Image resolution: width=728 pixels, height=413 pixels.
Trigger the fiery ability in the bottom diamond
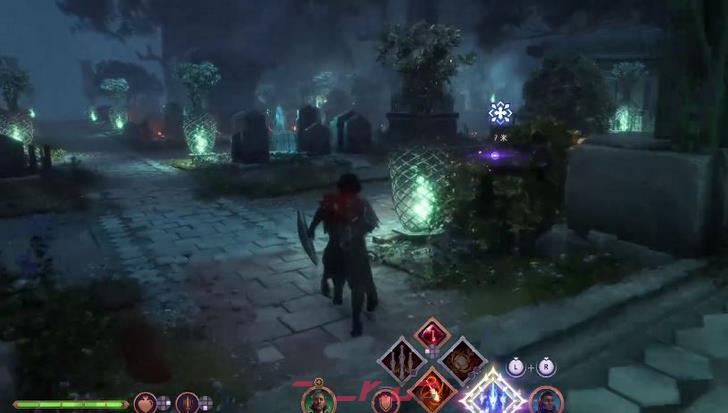pos(432,387)
